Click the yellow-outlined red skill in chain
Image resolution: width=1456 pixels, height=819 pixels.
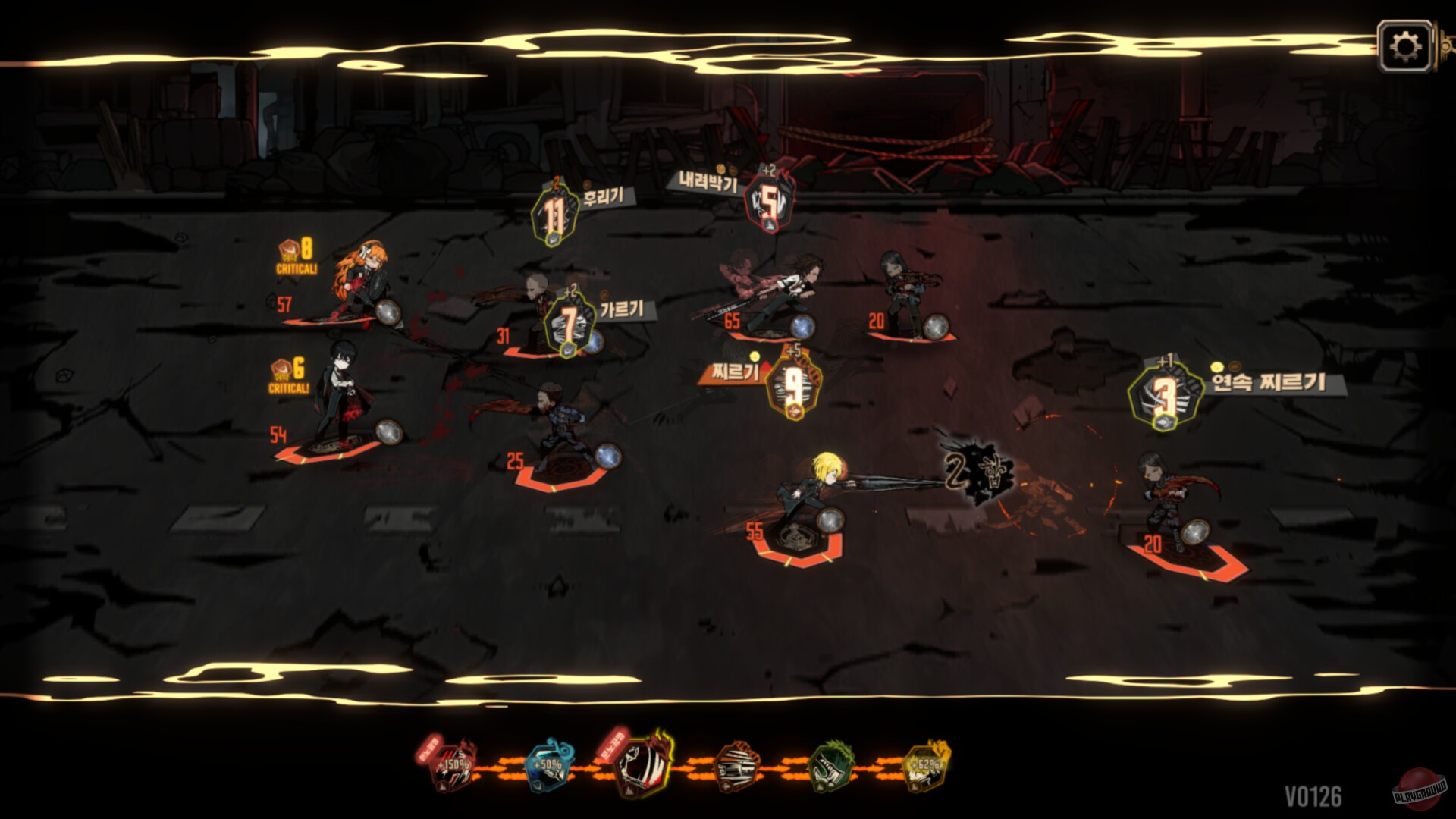point(644,764)
